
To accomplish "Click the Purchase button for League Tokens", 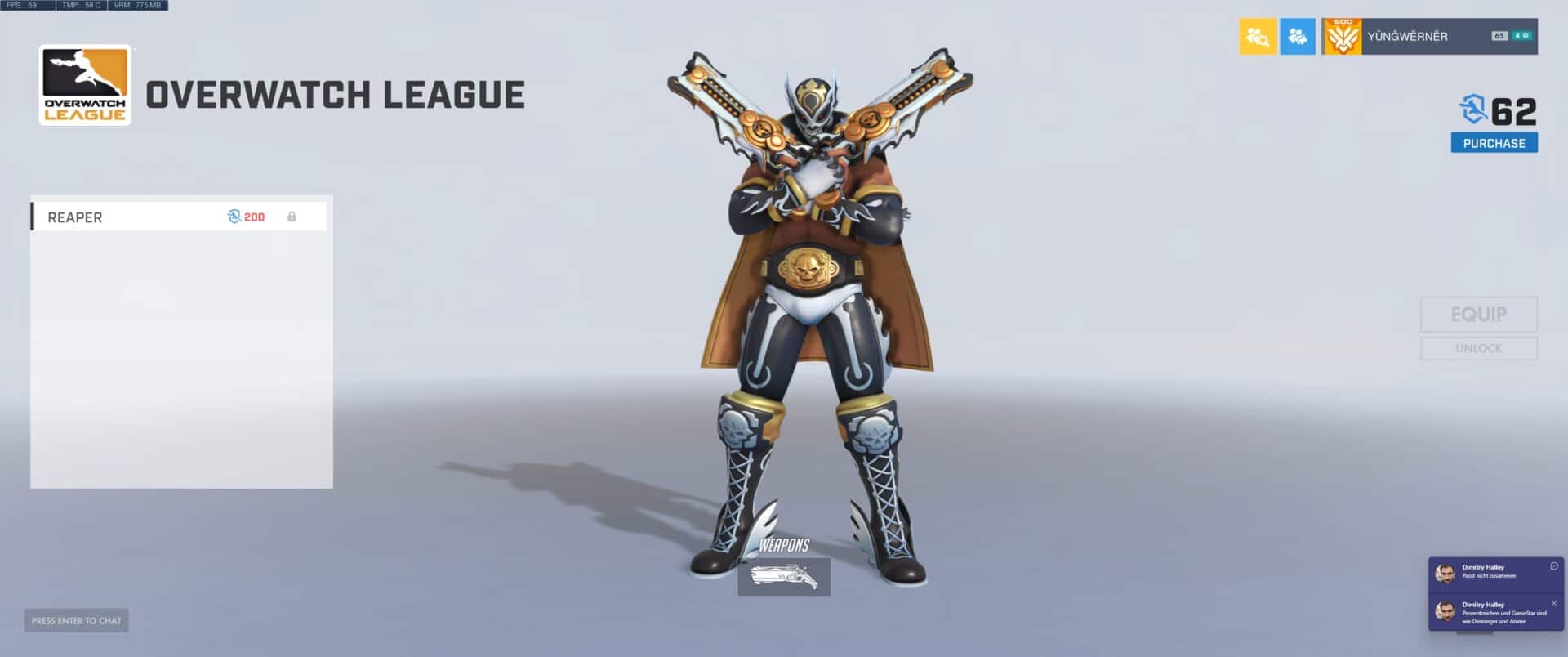I will [1494, 141].
